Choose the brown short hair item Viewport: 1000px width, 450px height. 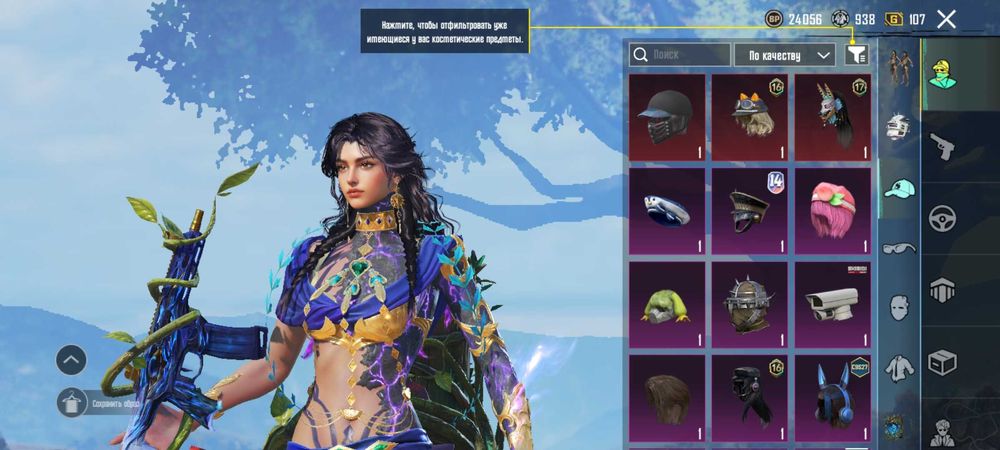click(x=667, y=397)
